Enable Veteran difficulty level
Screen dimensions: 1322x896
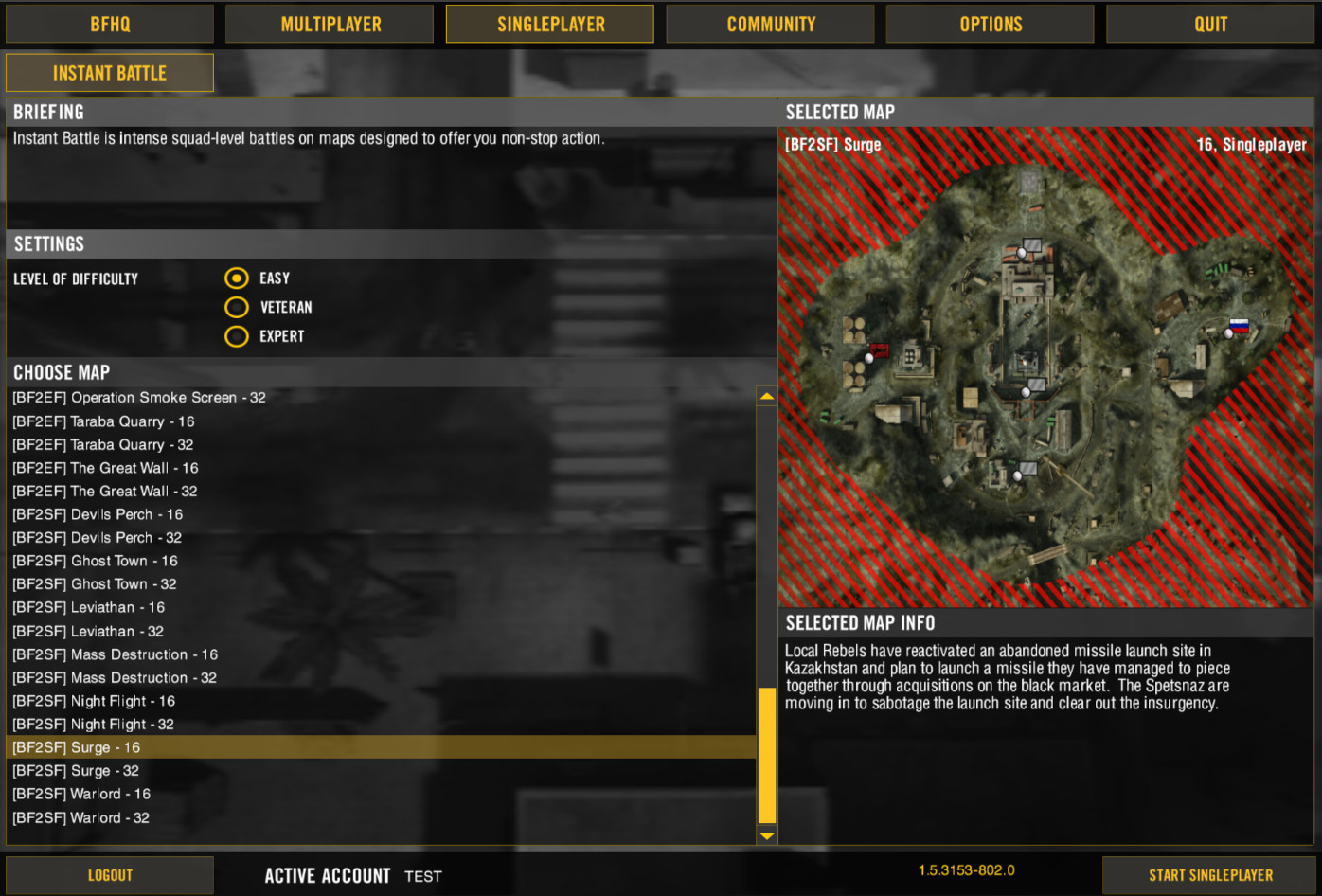236,307
